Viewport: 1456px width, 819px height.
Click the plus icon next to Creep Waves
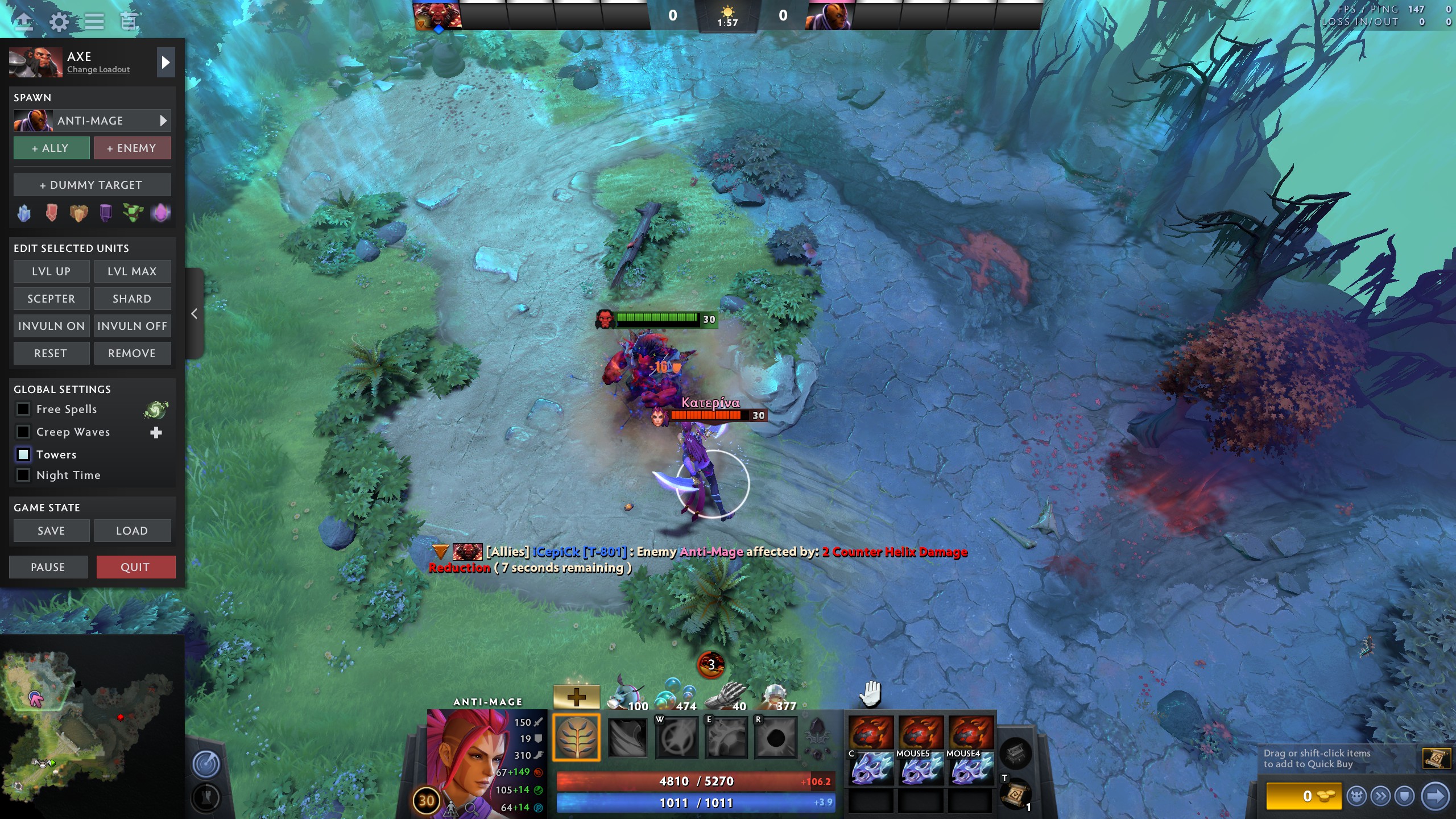tap(156, 432)
